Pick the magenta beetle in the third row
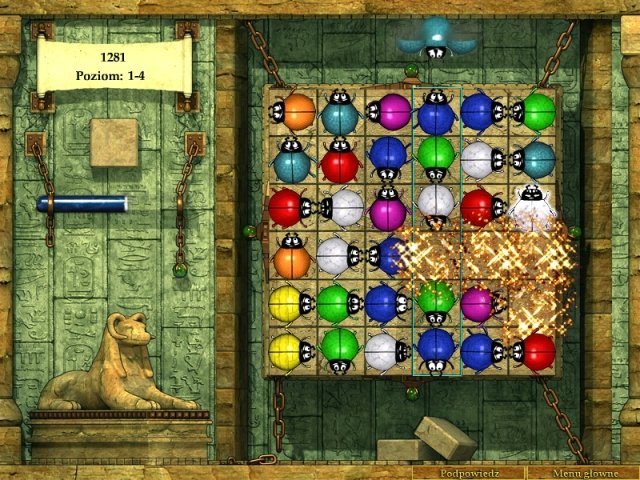 click(387, 210)
